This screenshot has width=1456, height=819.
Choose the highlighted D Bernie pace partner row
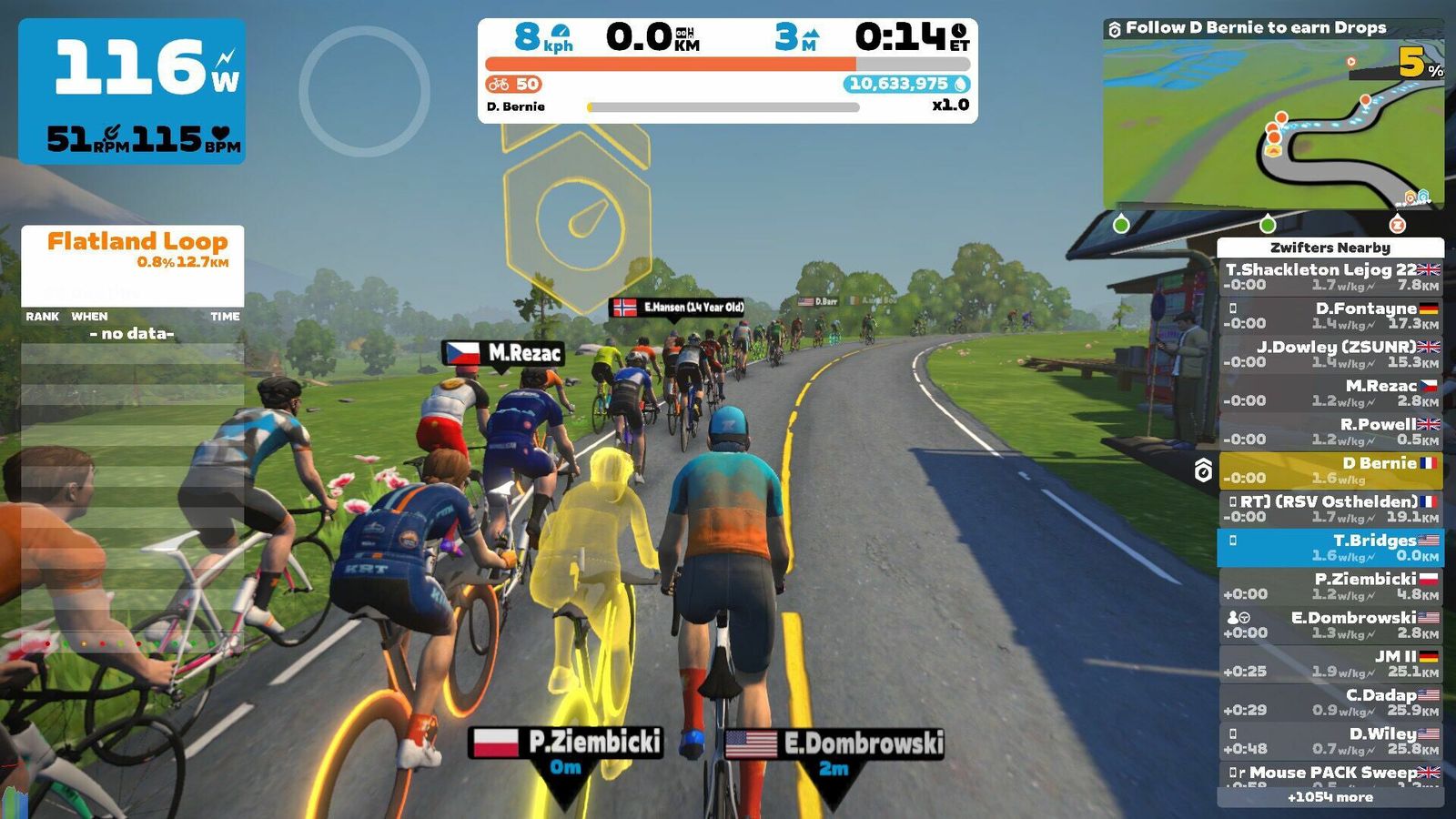pyautogui.click(x=1330, y=470)
